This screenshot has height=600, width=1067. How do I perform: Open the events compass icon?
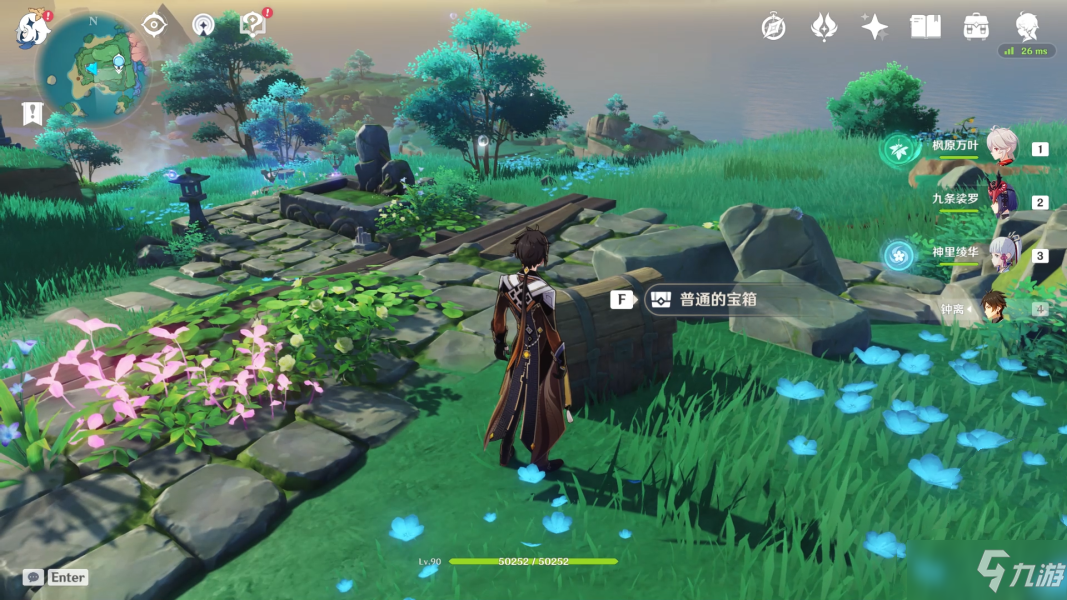(773, 27)
